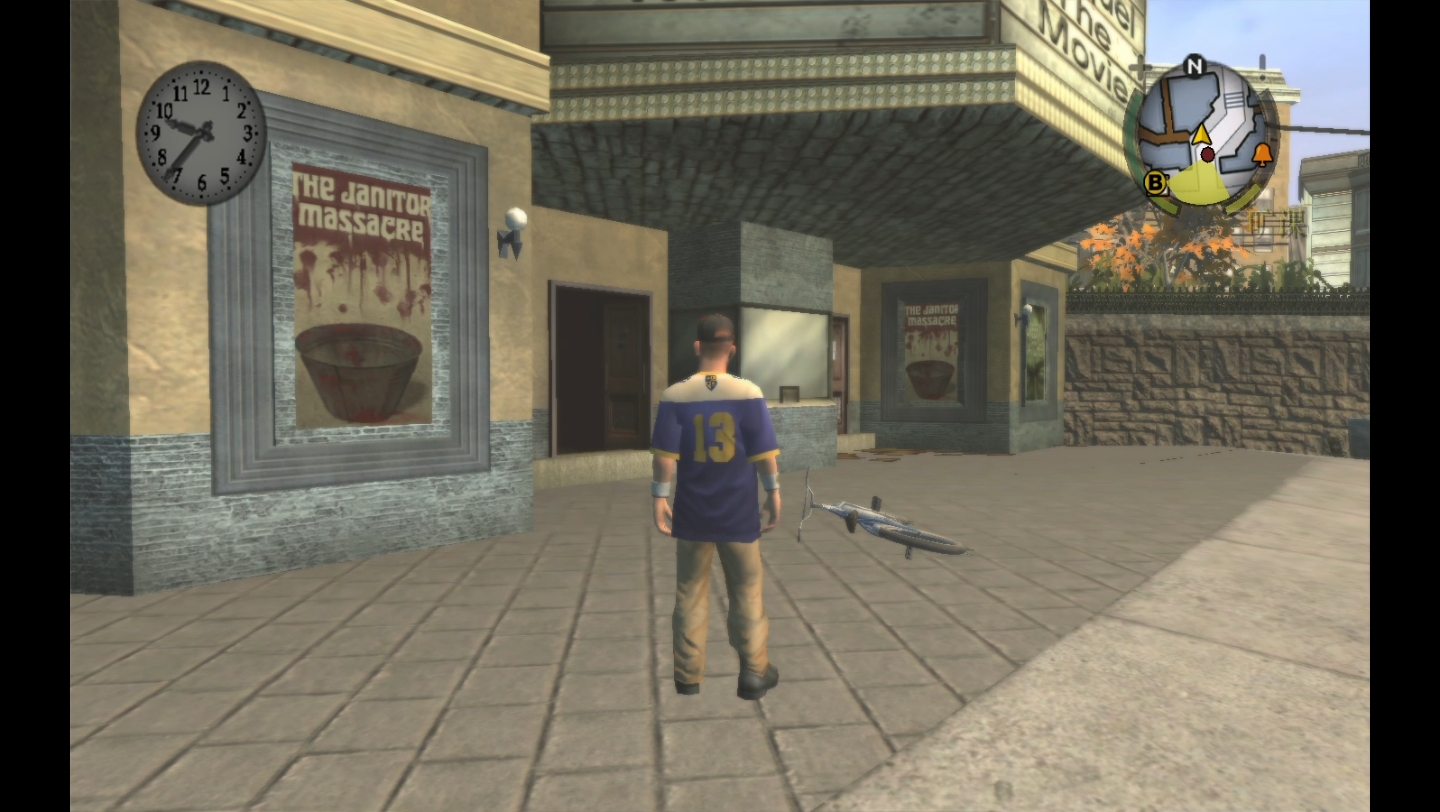
Task: Select the orange bell marker on minimap
Action: click(x=1261, y=154)
